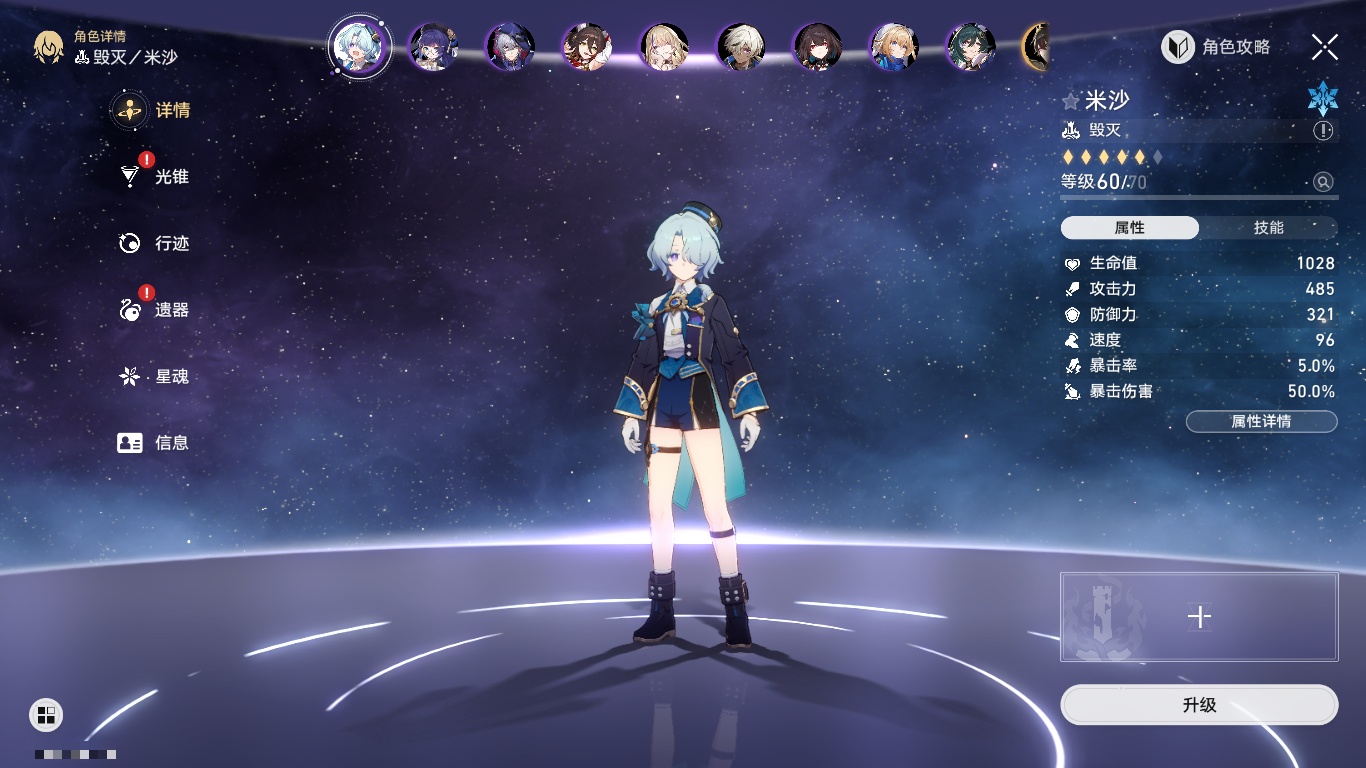This screenshot has width=1366, height=768.
Task: View 毁灭 path info via exclamation icon
Action: click(1323, 131)
